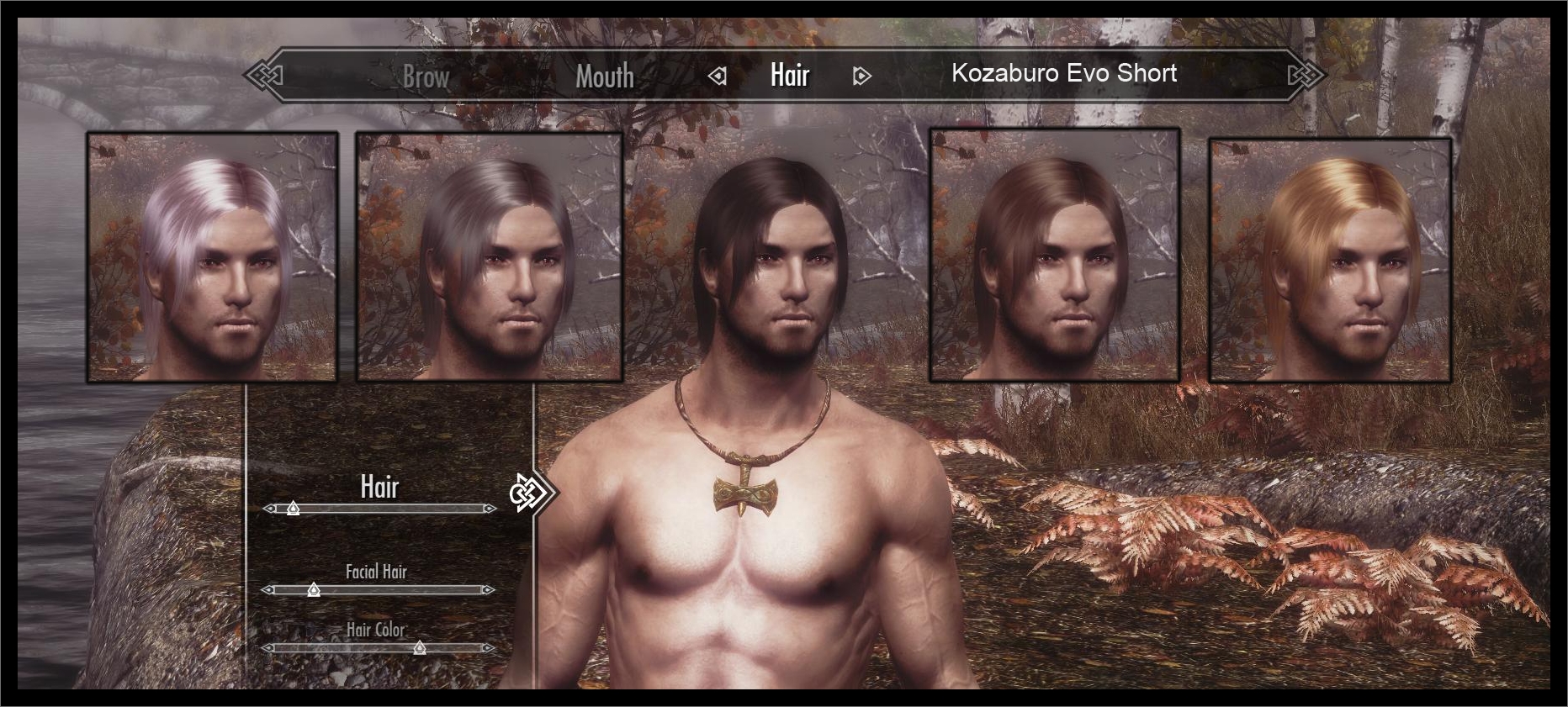
Task: Adjust the Facial Hair slider
Action: tap(314, 590)
